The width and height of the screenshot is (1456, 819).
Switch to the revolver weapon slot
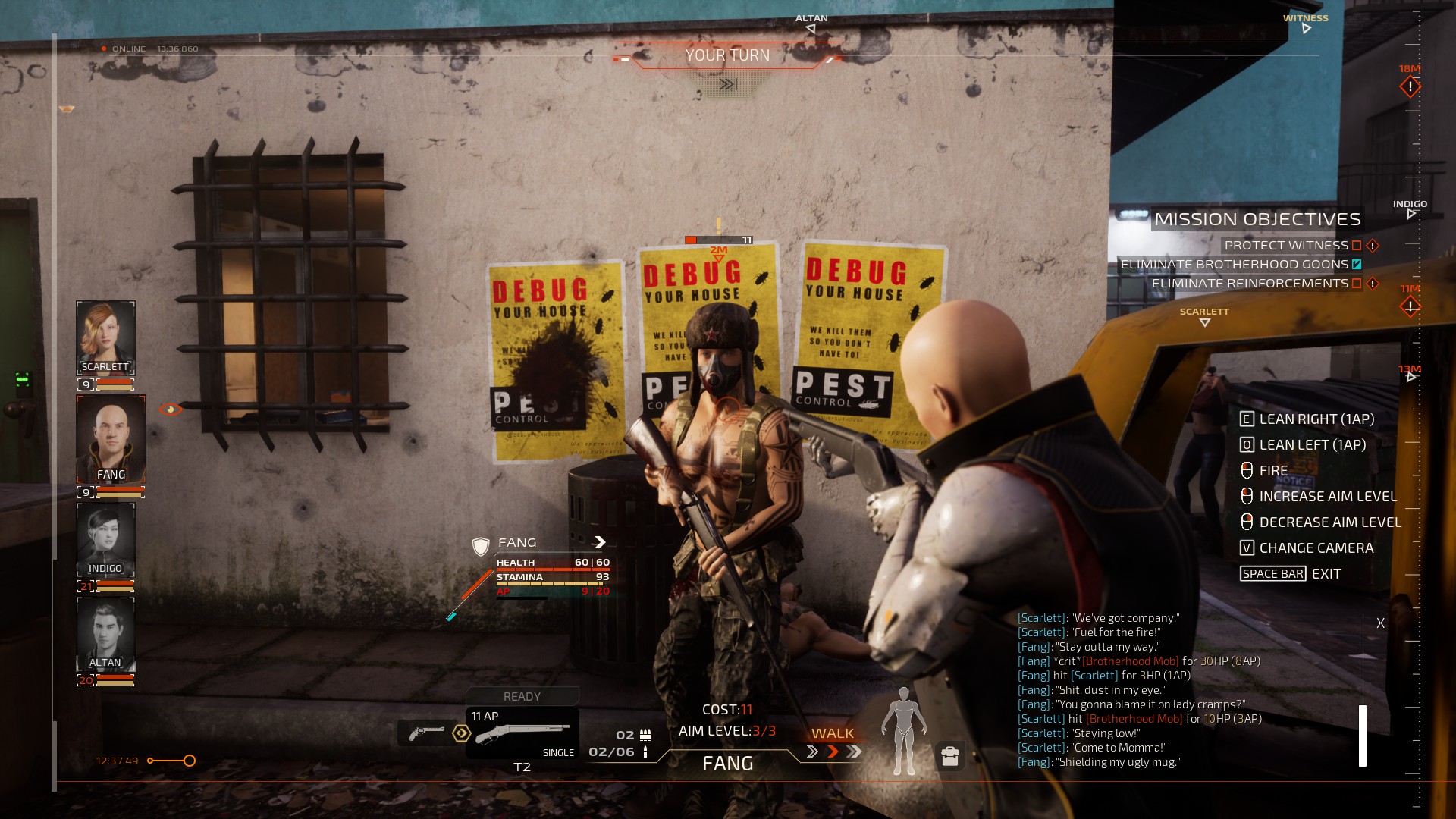point(425,733)
